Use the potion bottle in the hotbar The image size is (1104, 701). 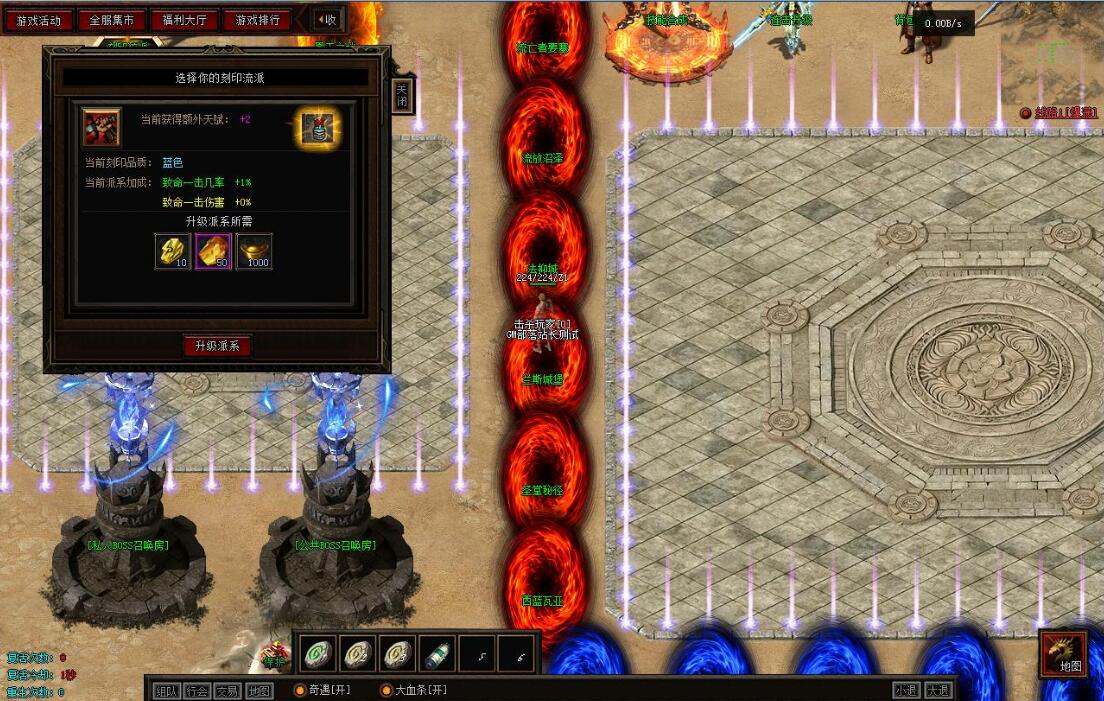pyautogui.click(x=437, y=654)
